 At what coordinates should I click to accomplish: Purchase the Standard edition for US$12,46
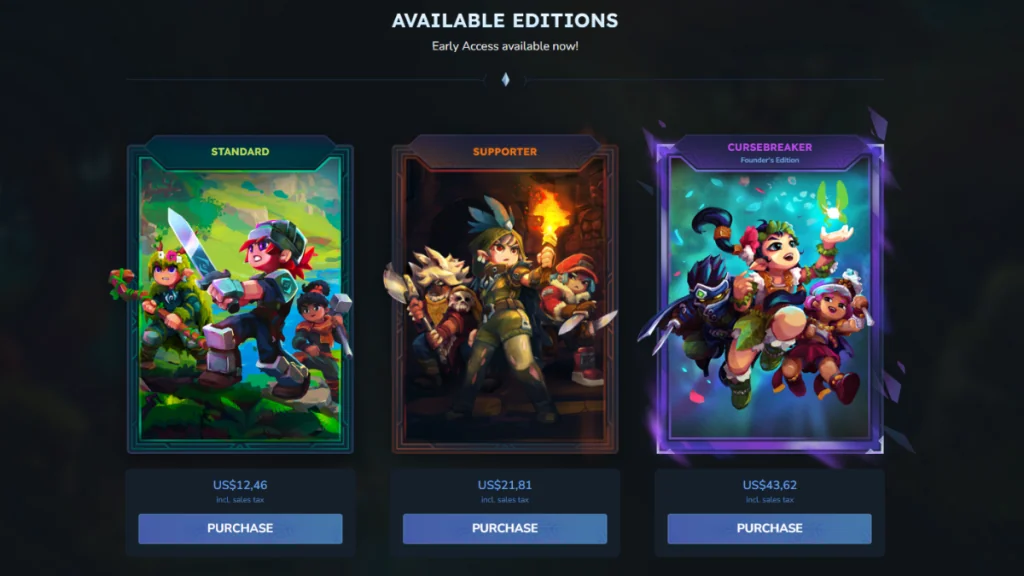[240, 528]
